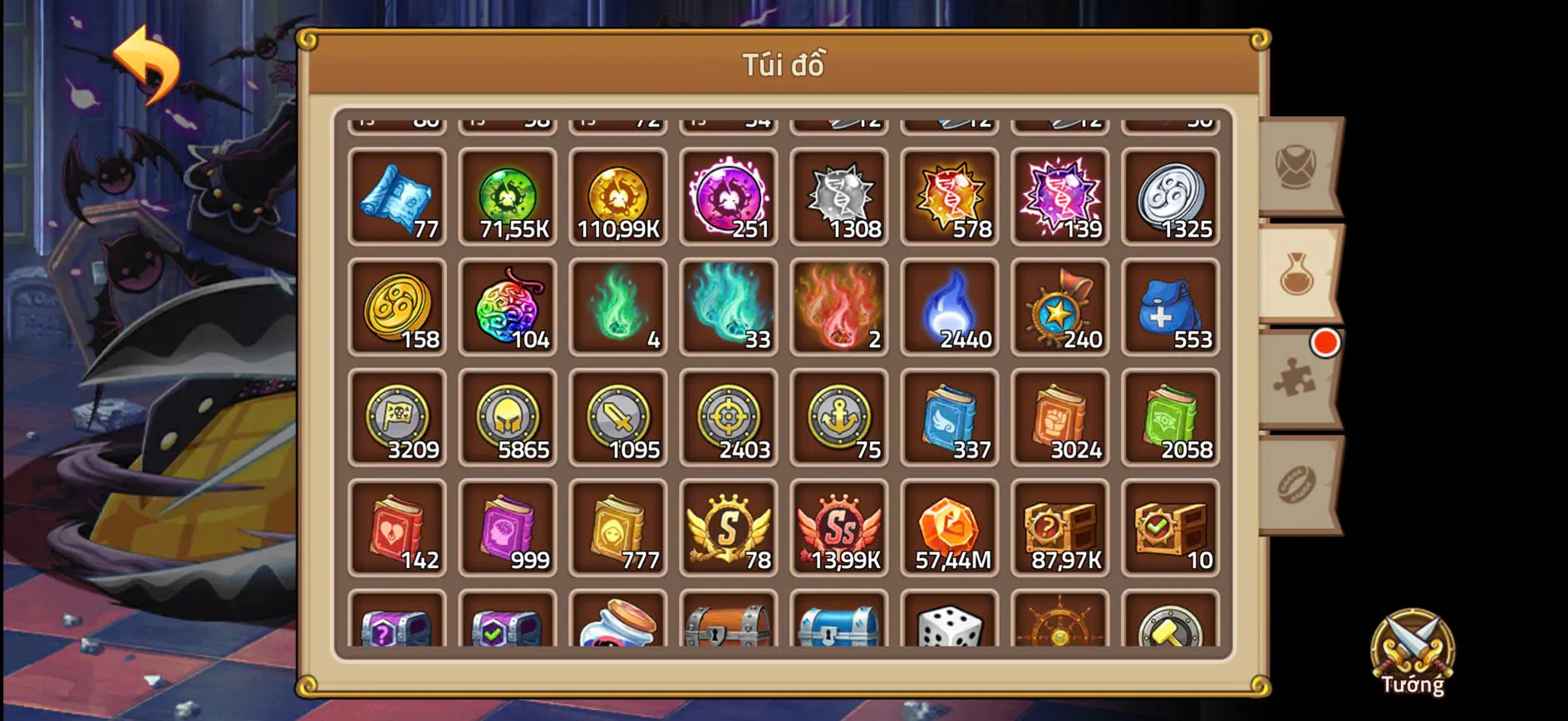Open the anchor medal item showing 75
Screen dimensions: 1568x721
(839, 419)
